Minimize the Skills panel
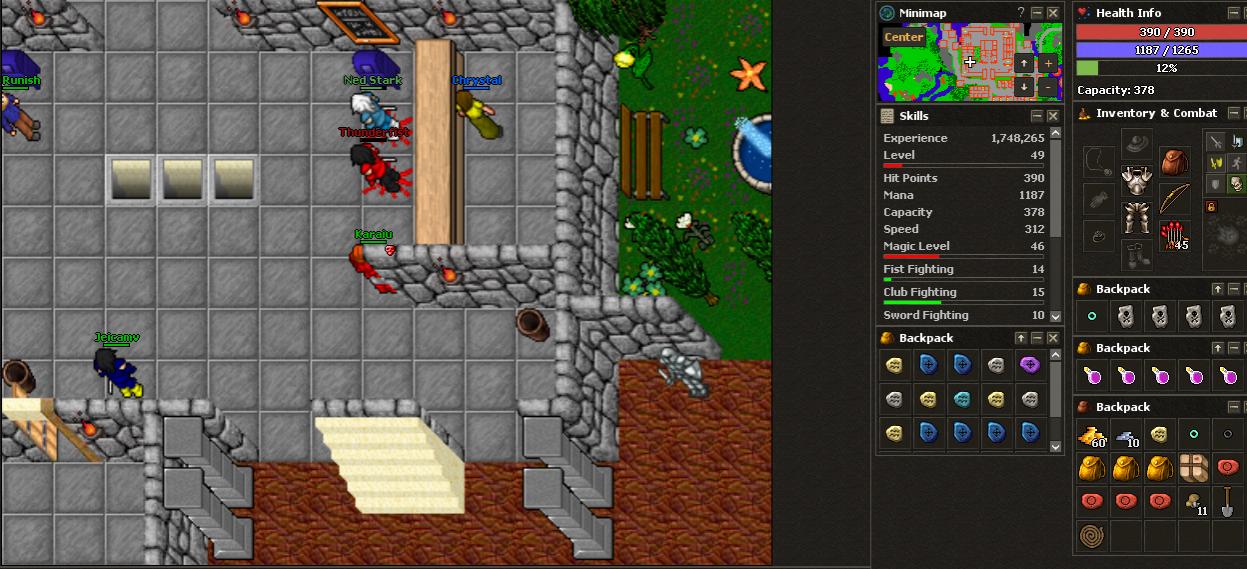The width and height of the screenshot is (1247, 569). point(1037,116)
